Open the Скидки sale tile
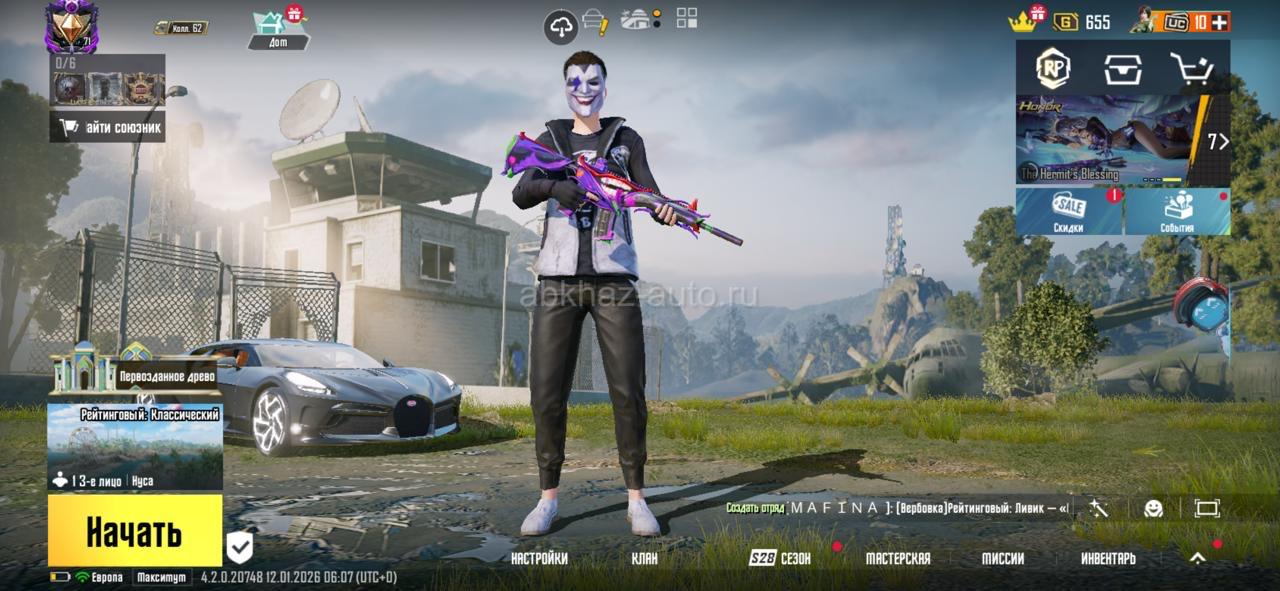 [x=1069, y=211]
